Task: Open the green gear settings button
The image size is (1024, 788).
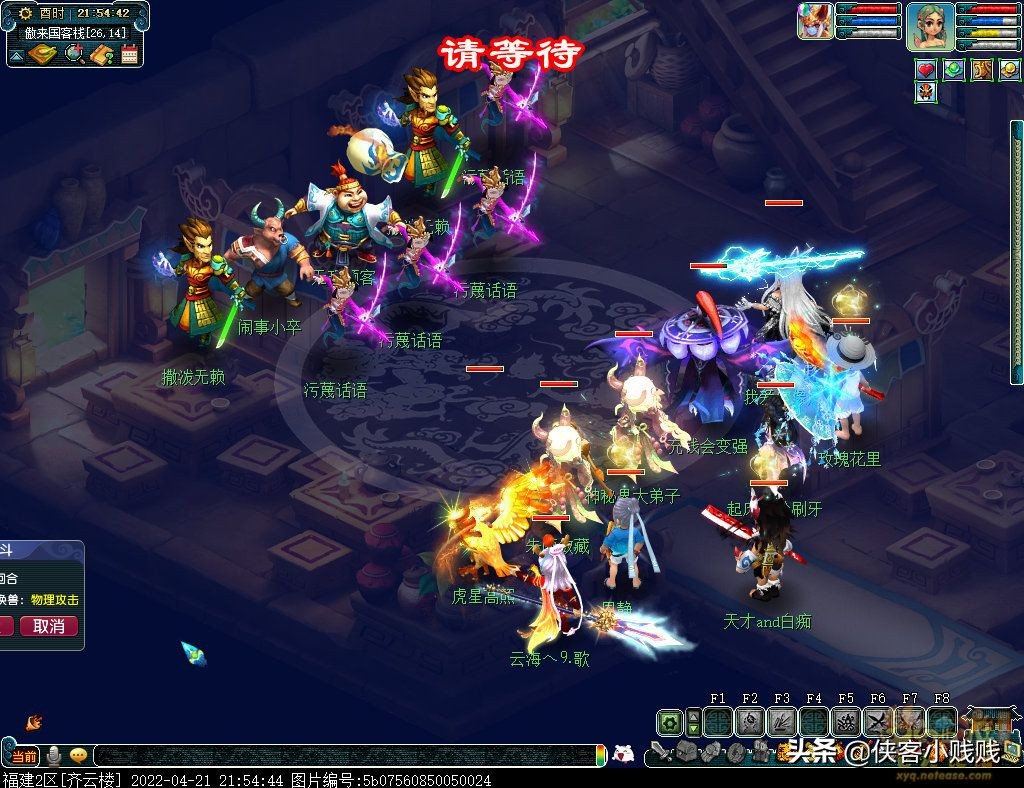Action: pos(669,722)
